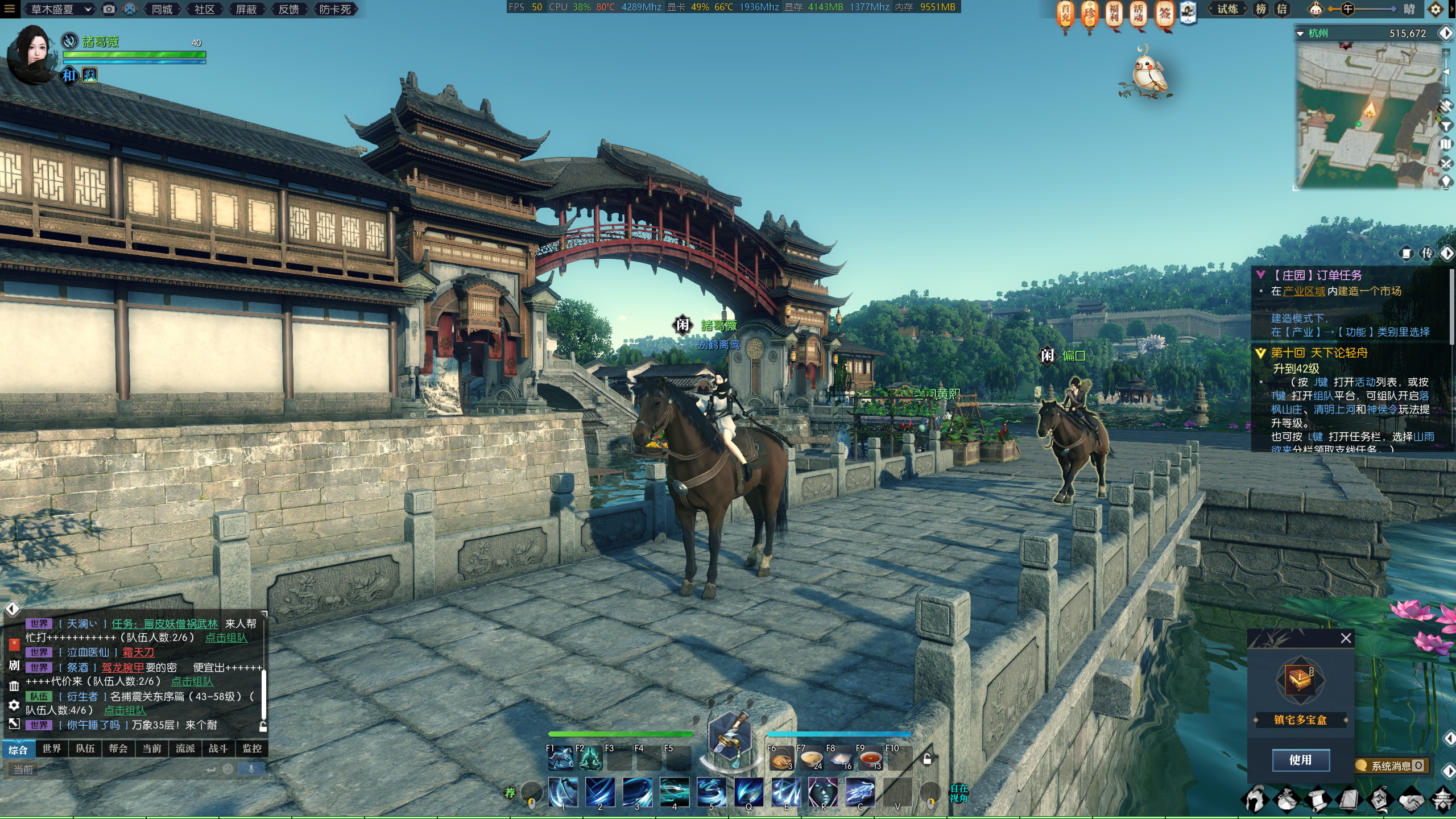Open system settings gear at top right
Screen dimensions: 1456x819
[x=1436, y=9]
